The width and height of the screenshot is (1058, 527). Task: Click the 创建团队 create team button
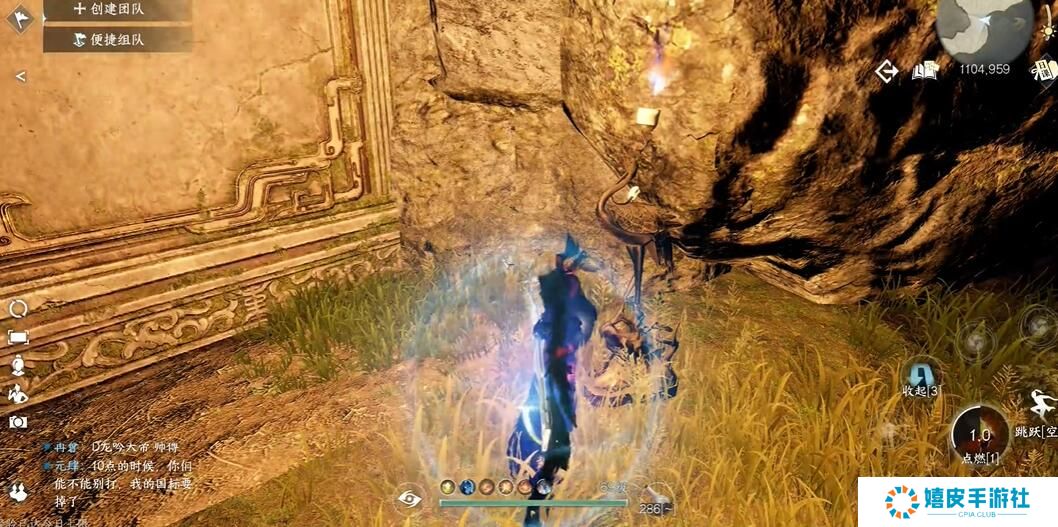(x=116, y=9)
